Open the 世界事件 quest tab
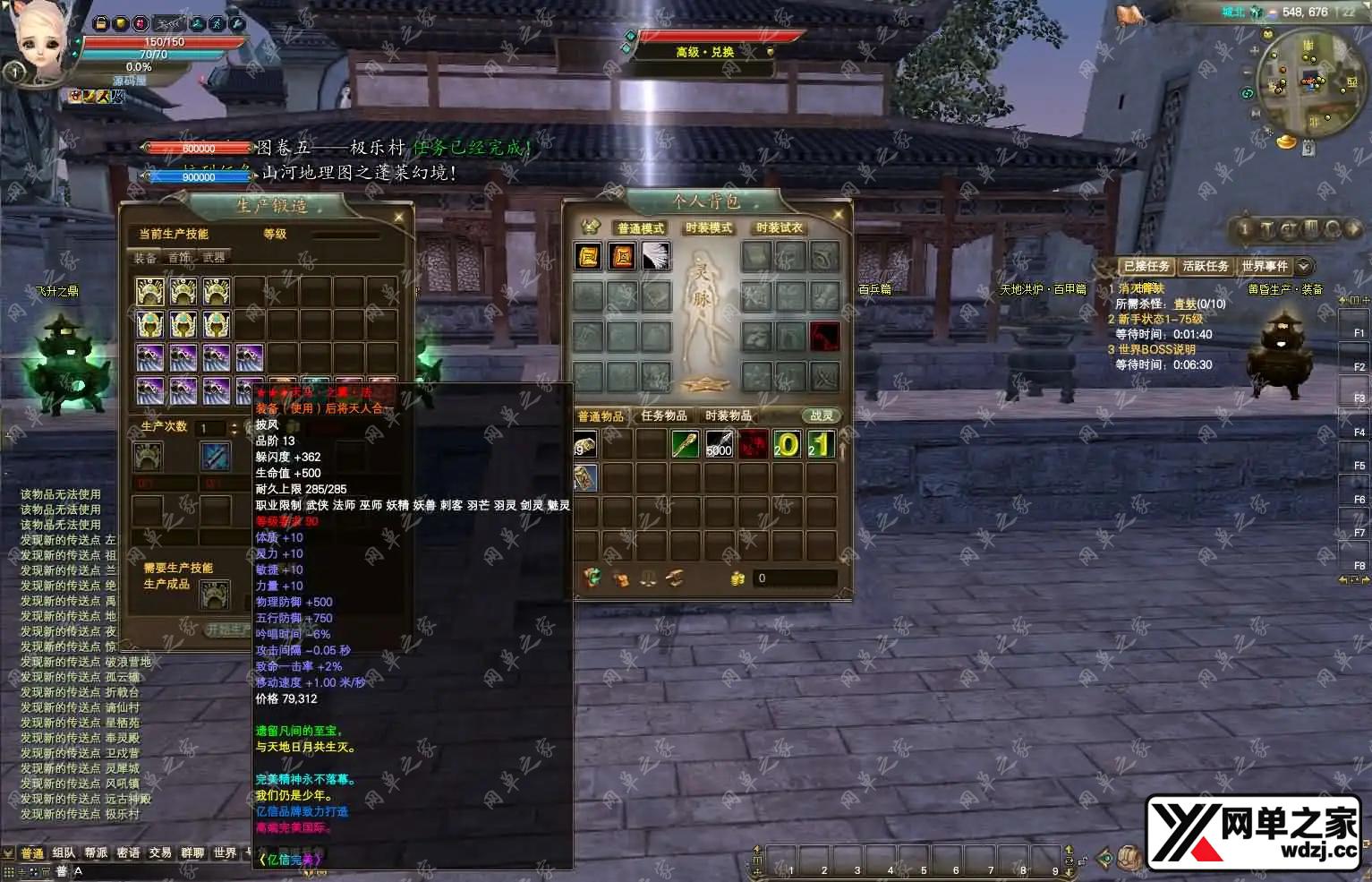Image resolution: width=1372 pixels, height=882 pixels. (x=1264, y=266)
